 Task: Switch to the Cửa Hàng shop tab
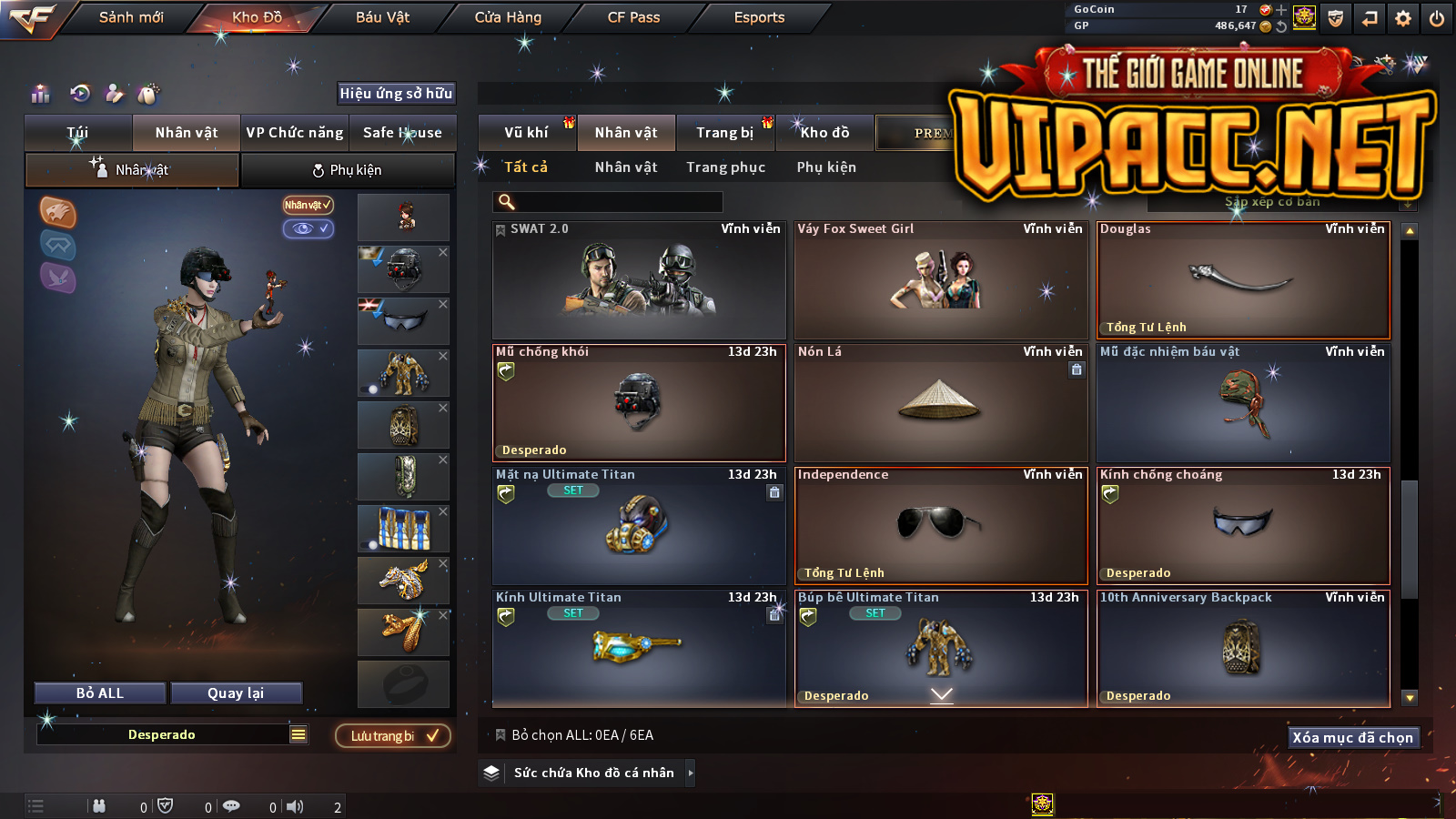[508, 17]
